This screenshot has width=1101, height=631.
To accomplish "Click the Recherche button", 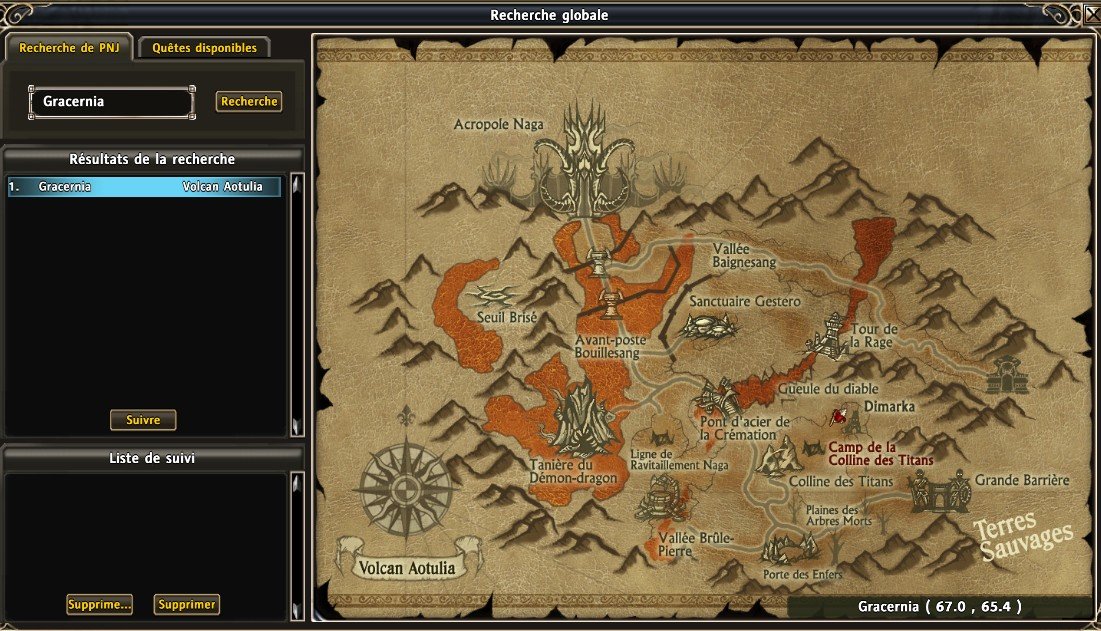I will pyautogui.click(x=249, y=102).
